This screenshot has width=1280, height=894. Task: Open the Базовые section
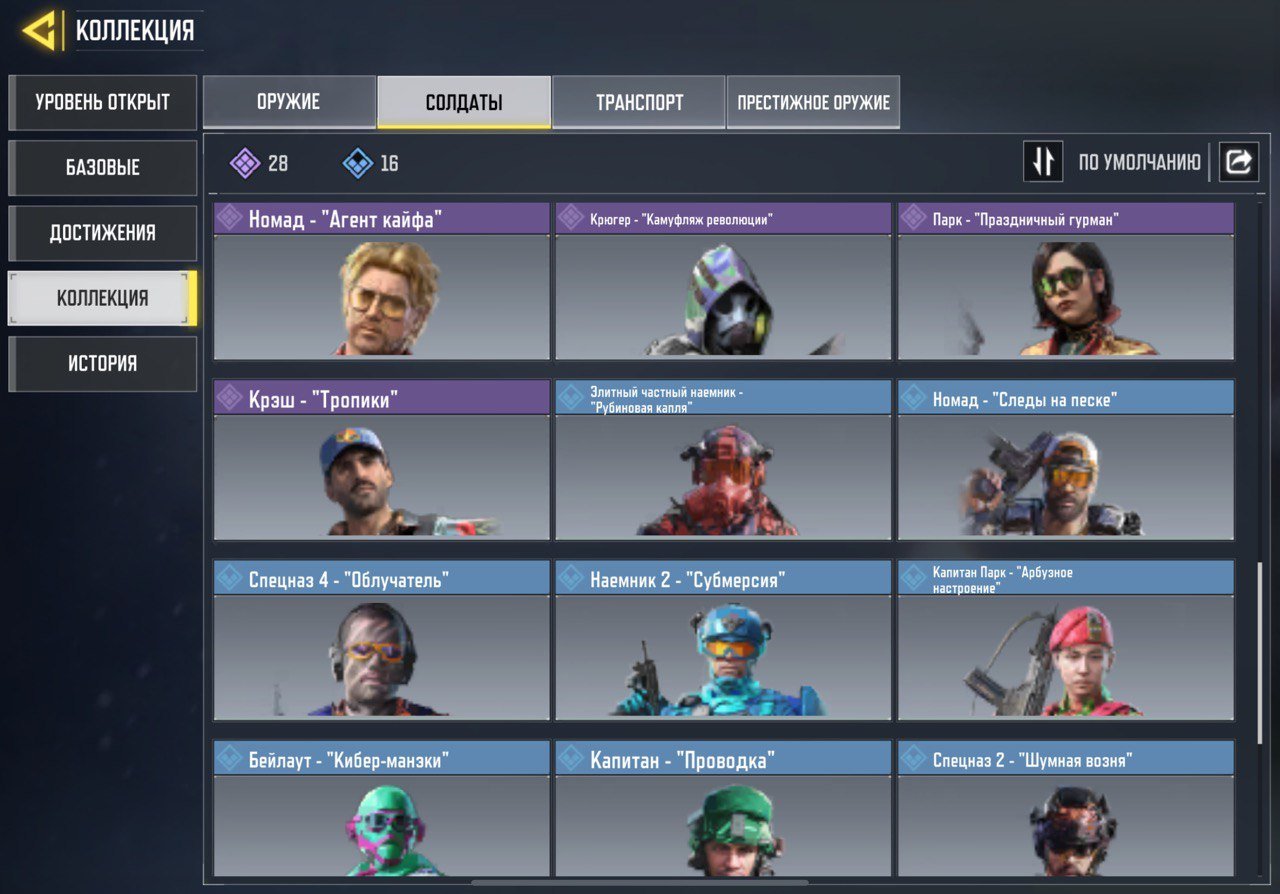pos(102,168)
